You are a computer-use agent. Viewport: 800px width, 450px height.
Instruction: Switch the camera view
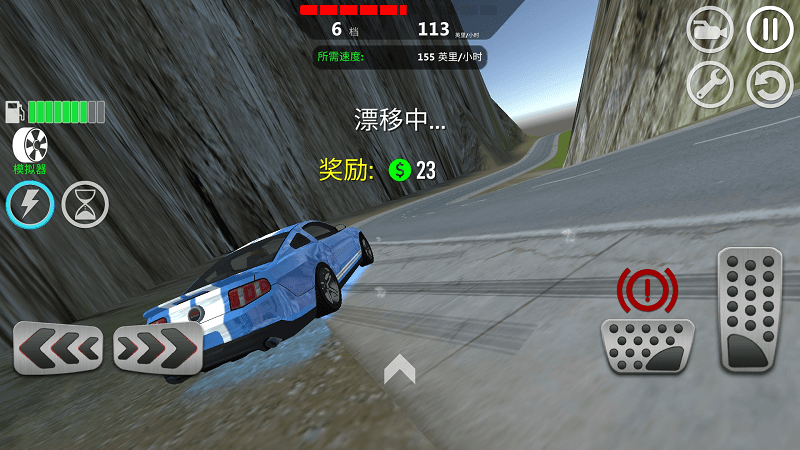pos(710,30)
